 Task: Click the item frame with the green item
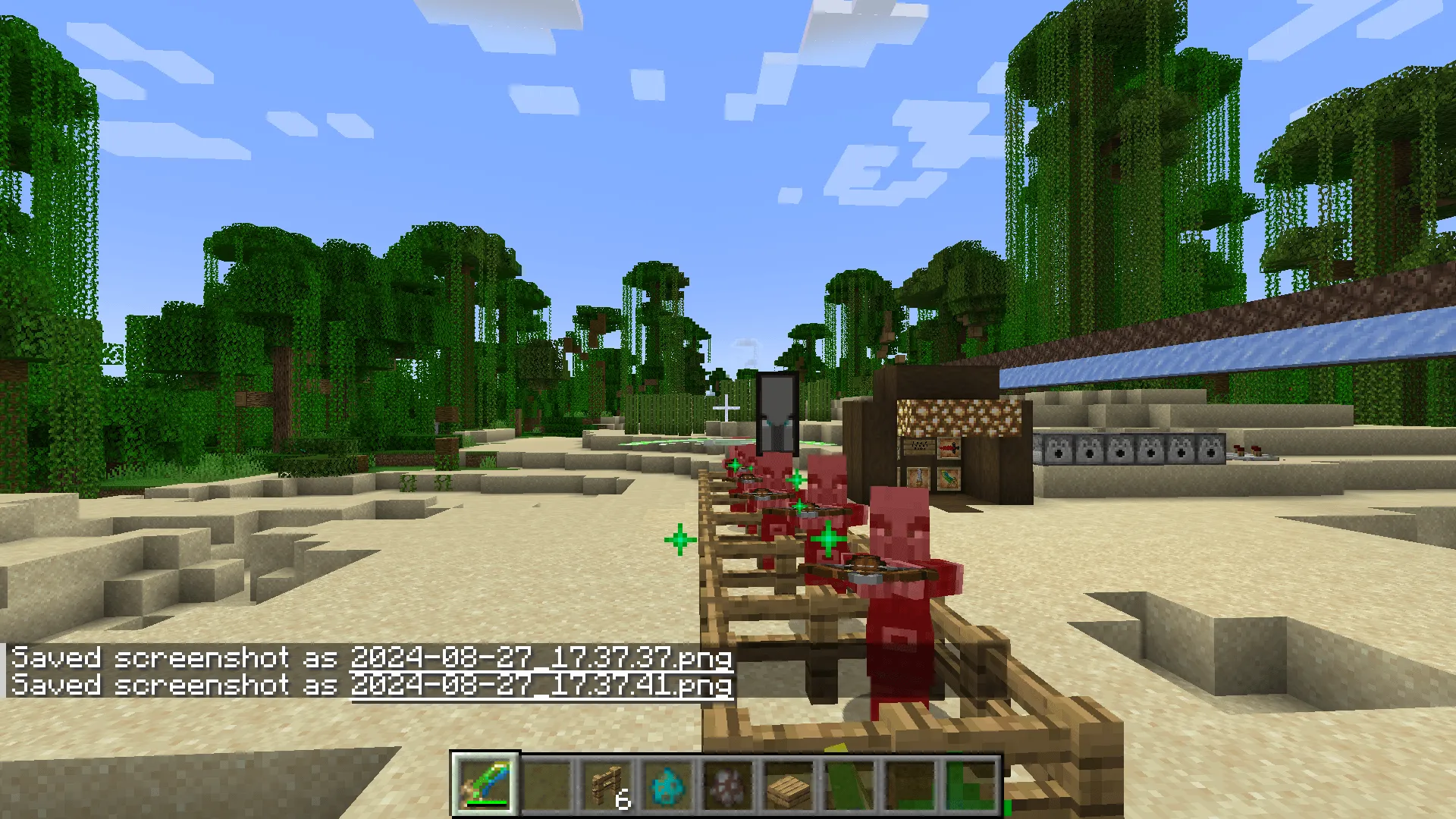pos(949,479)
